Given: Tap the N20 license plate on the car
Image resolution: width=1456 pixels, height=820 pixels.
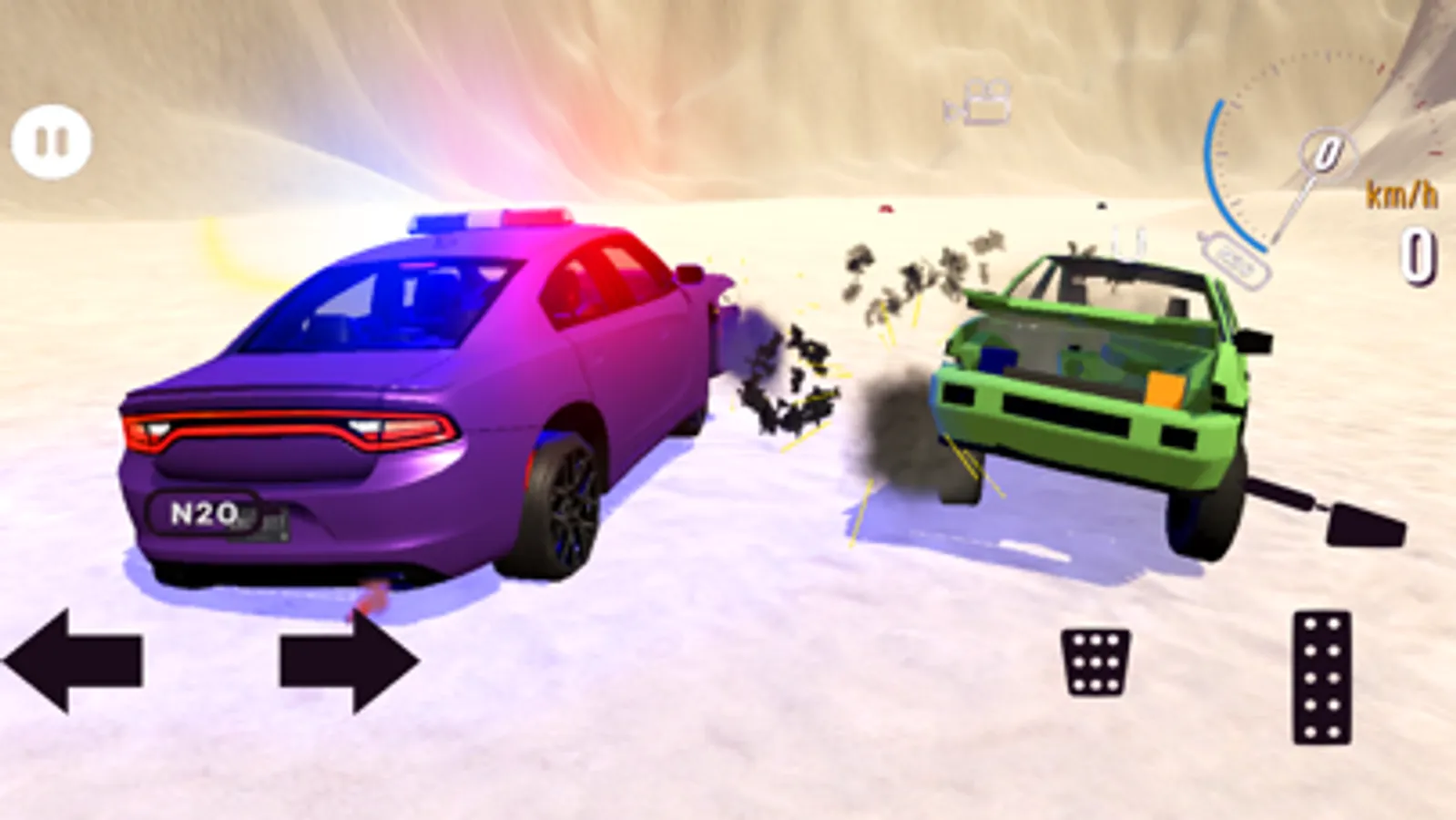Looking at the screenshot, I should [x=202, y=513].
